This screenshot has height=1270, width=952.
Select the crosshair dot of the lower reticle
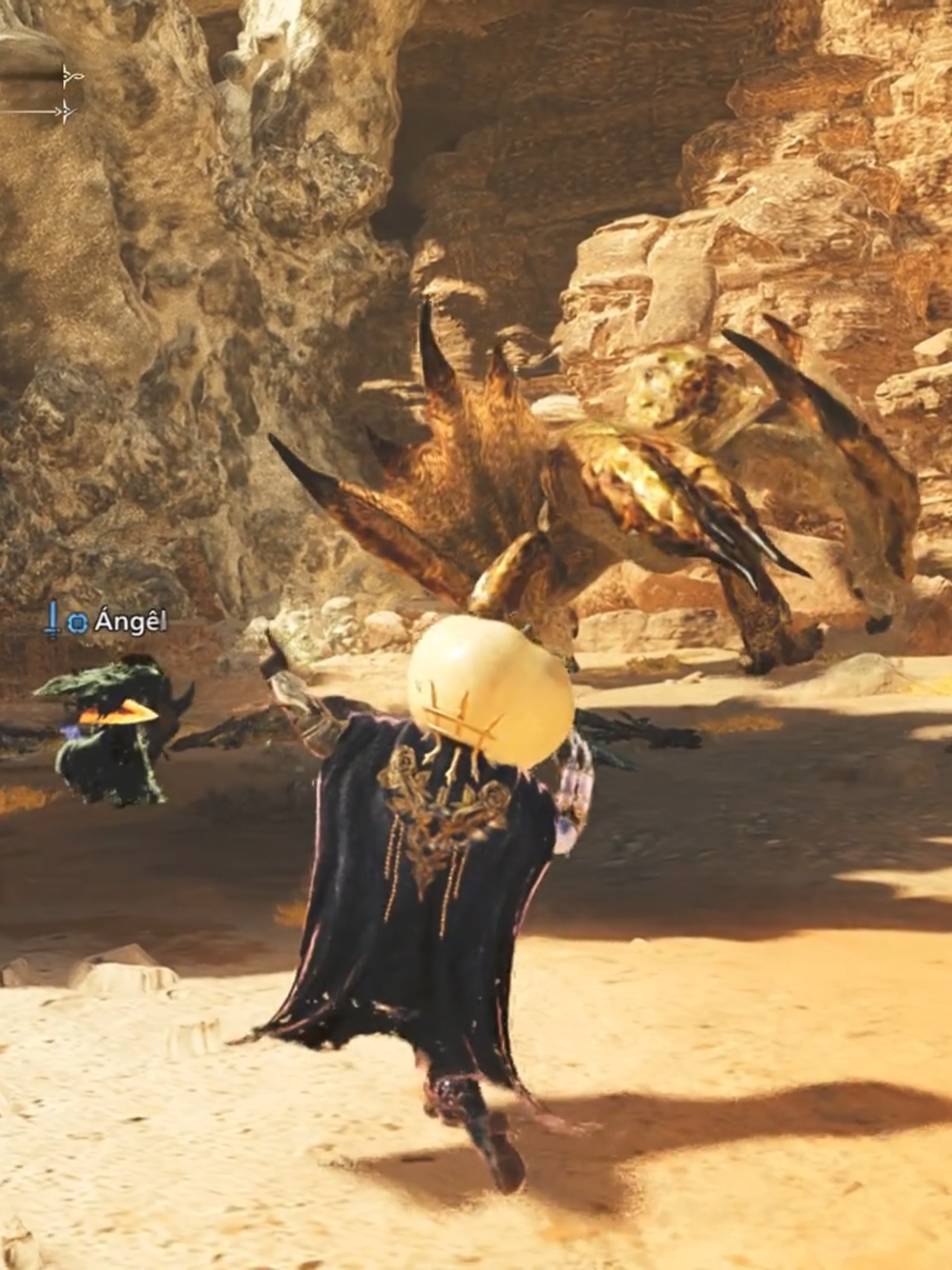coord(65,112)
